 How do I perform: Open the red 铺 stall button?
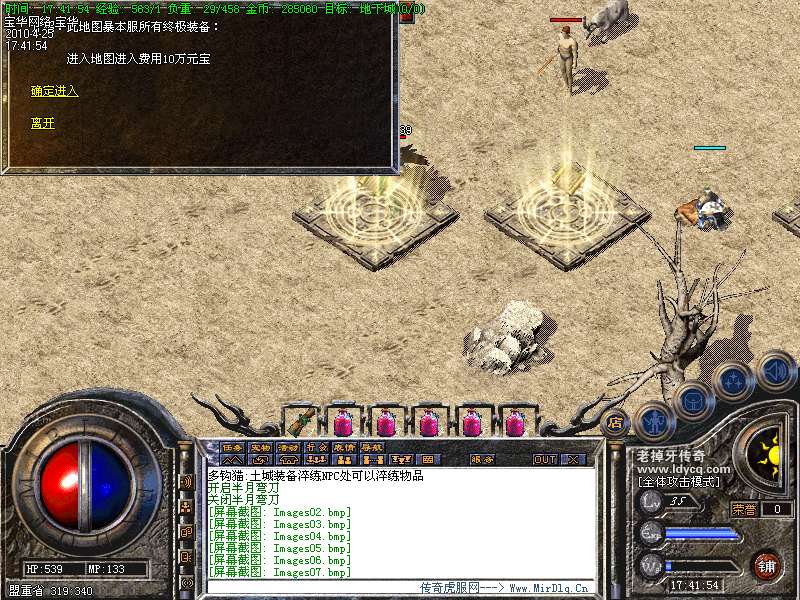pos(766,565)
